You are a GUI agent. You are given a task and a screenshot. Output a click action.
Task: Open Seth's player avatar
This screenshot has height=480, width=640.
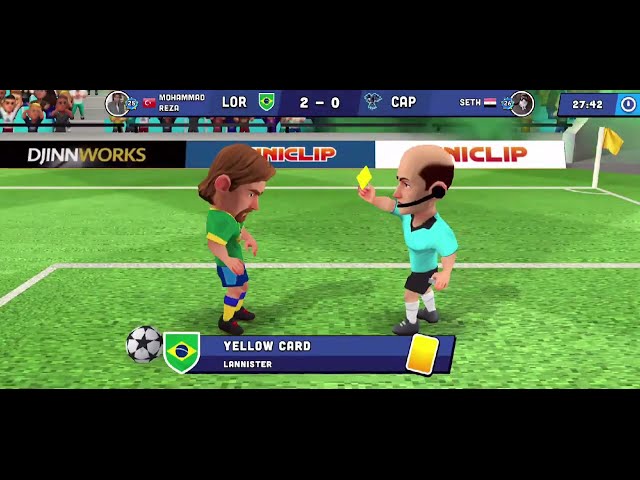tap(522, 103)
